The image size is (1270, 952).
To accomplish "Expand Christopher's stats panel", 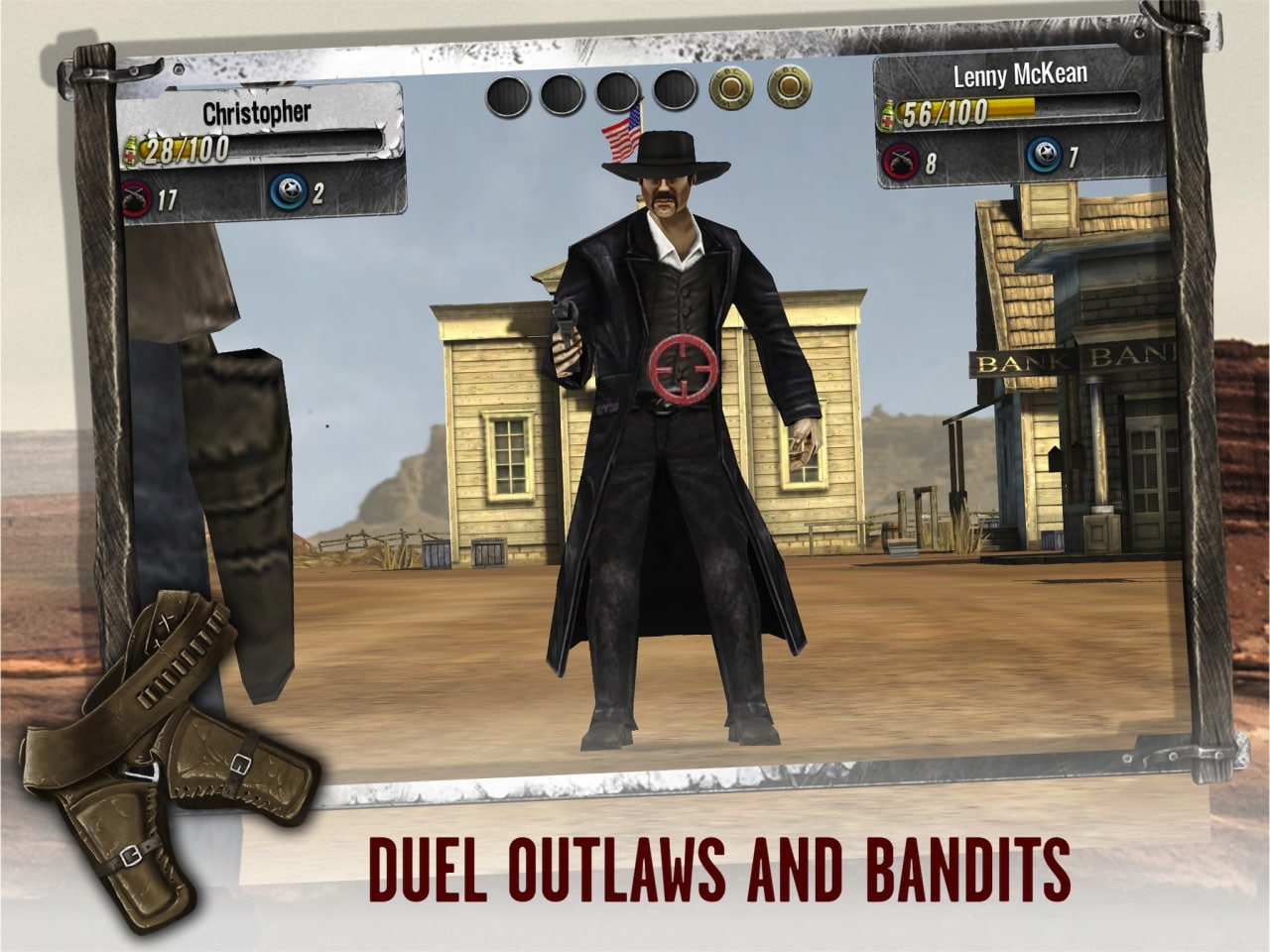I will click(263, 159).
